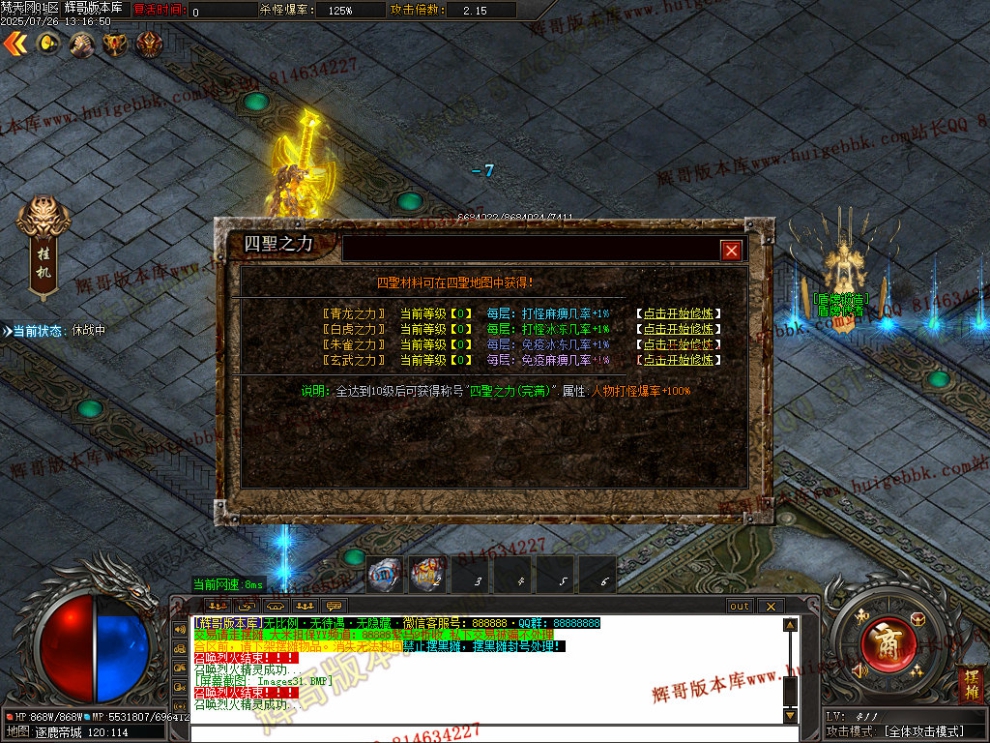990x743 pixels.
Task: Start training 白虎之力
Action: point(679,329)
